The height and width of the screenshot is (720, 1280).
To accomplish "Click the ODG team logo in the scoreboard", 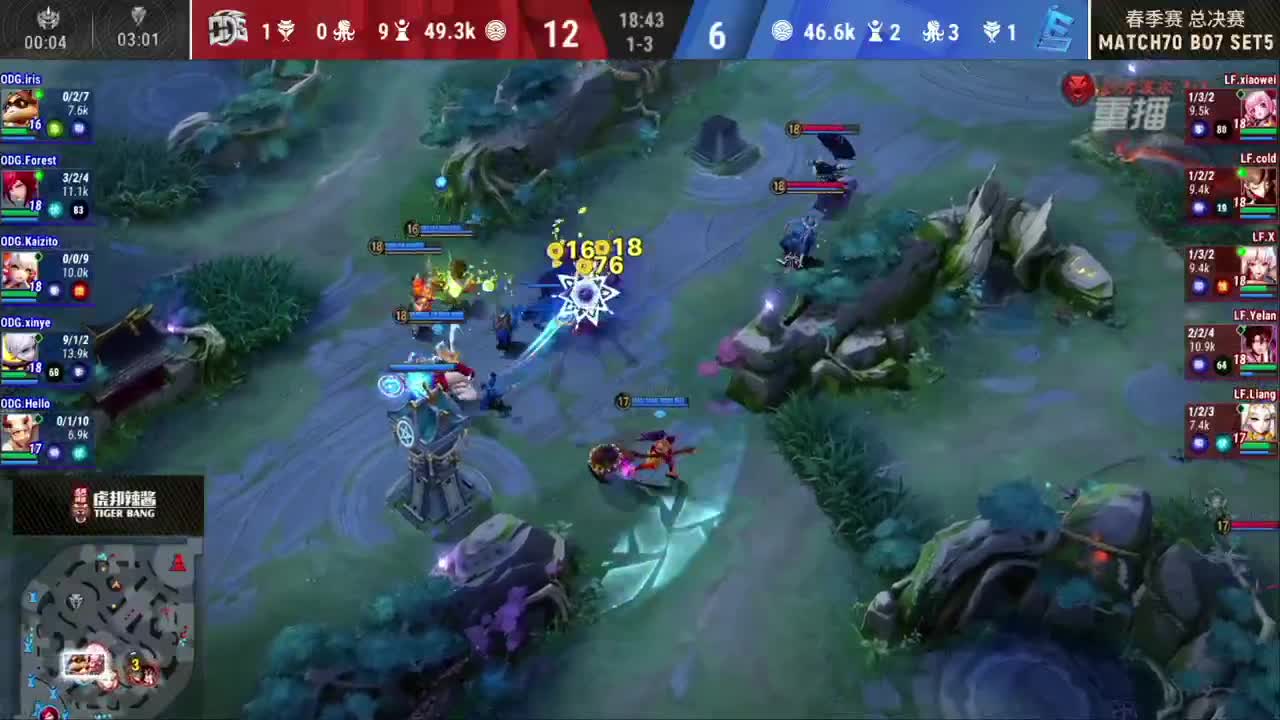I will pos(226,28).
